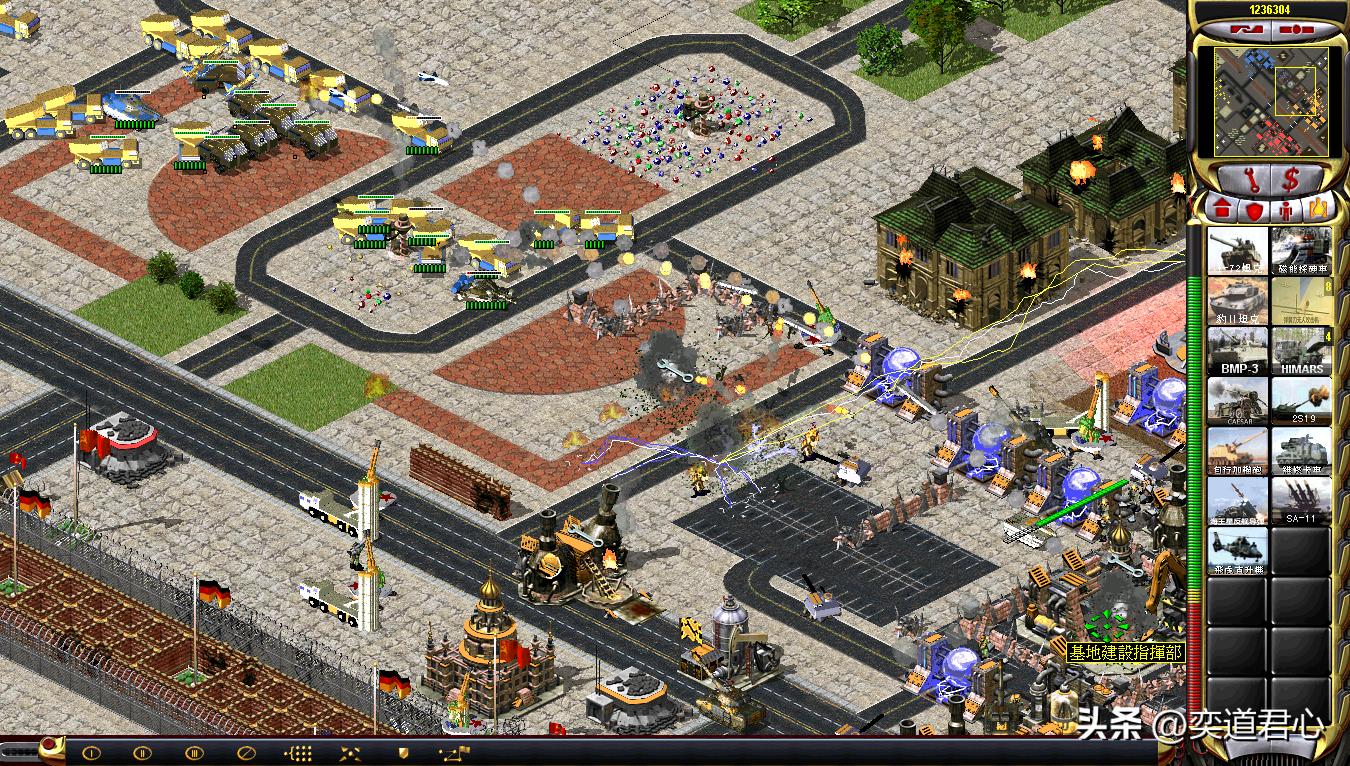The width and height of the screenshot is (1350, 766).
Task: Queue a BMP-3 fighting vehicle
Action: point(1239,348)
